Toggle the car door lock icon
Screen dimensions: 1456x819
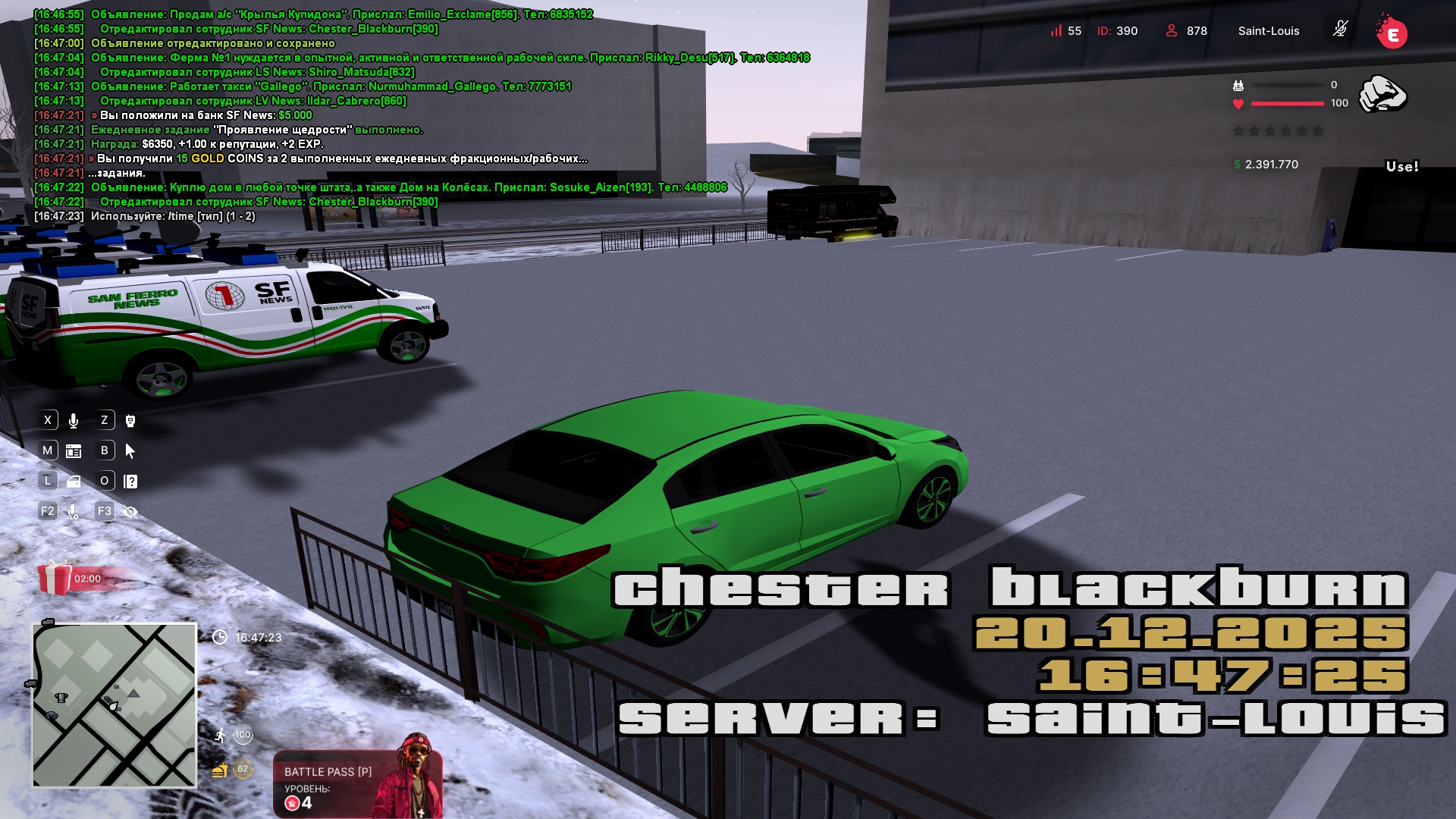click(x=74, y=482)
